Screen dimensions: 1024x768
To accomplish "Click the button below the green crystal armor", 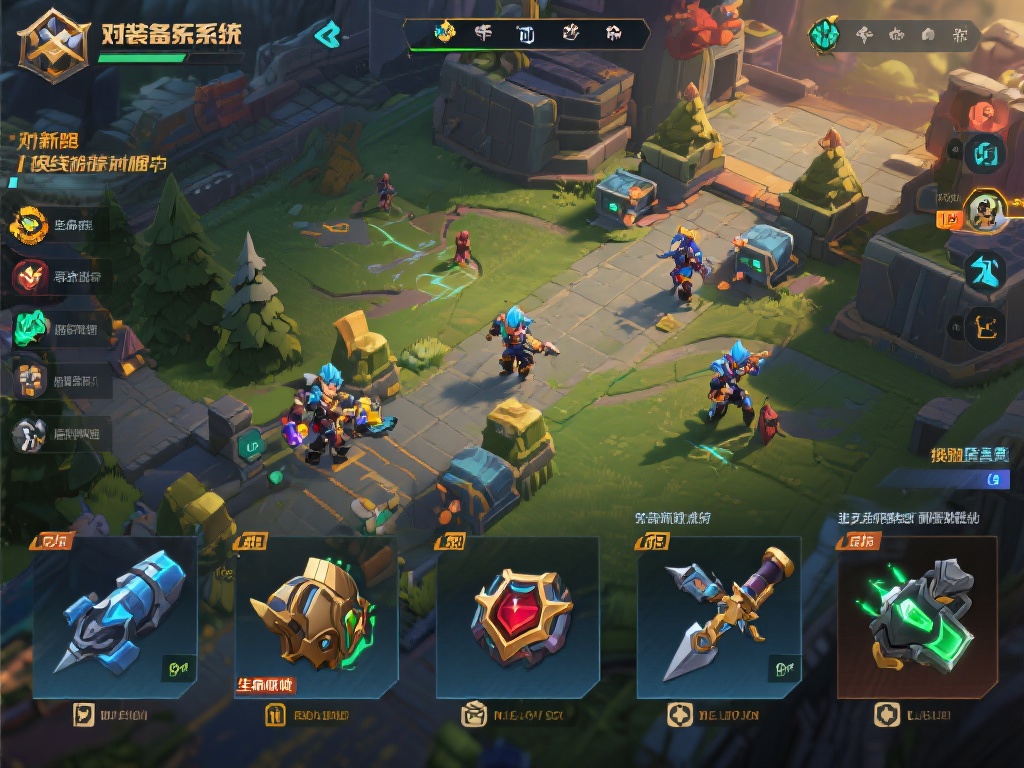I will pyautogui.click(x=912, y=714).
